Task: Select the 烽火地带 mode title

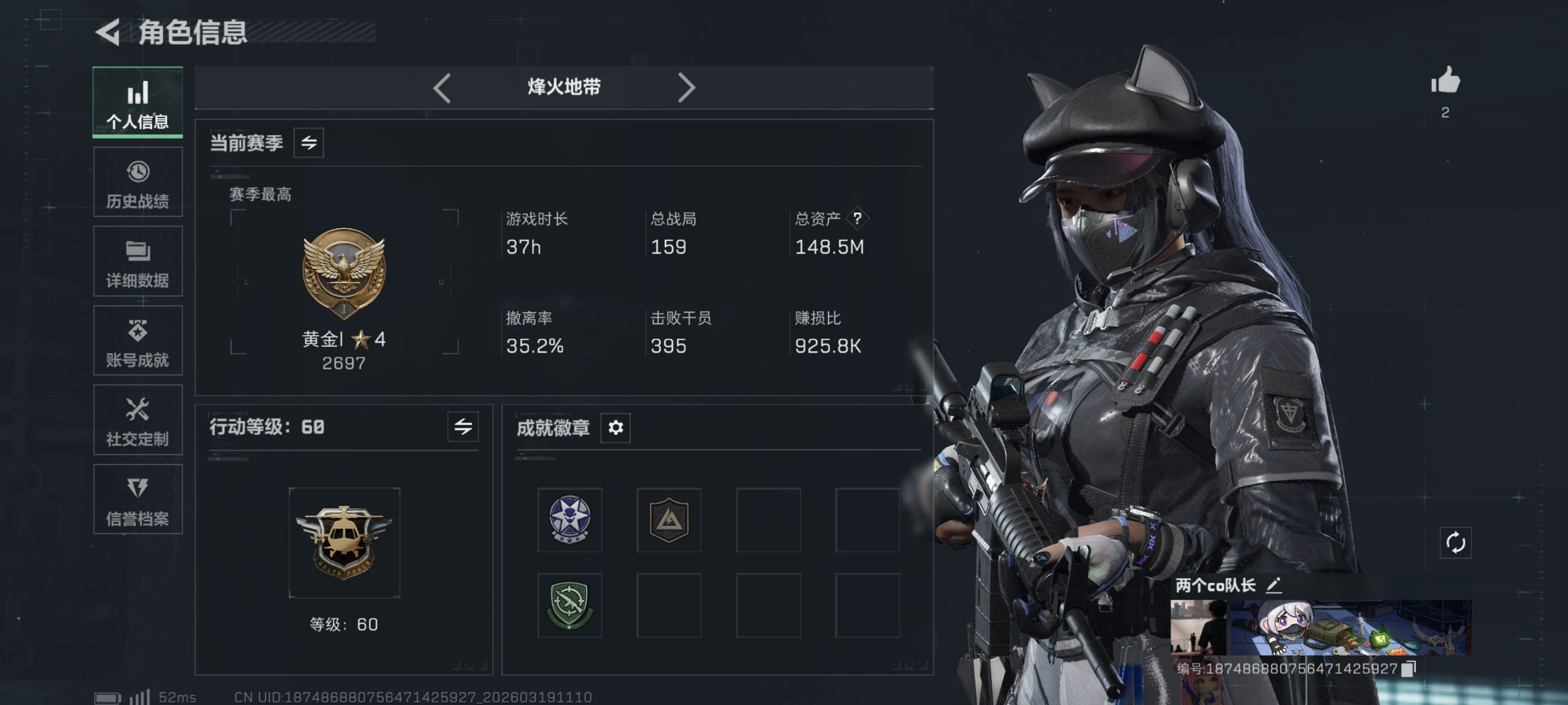Action: [563, 86]
